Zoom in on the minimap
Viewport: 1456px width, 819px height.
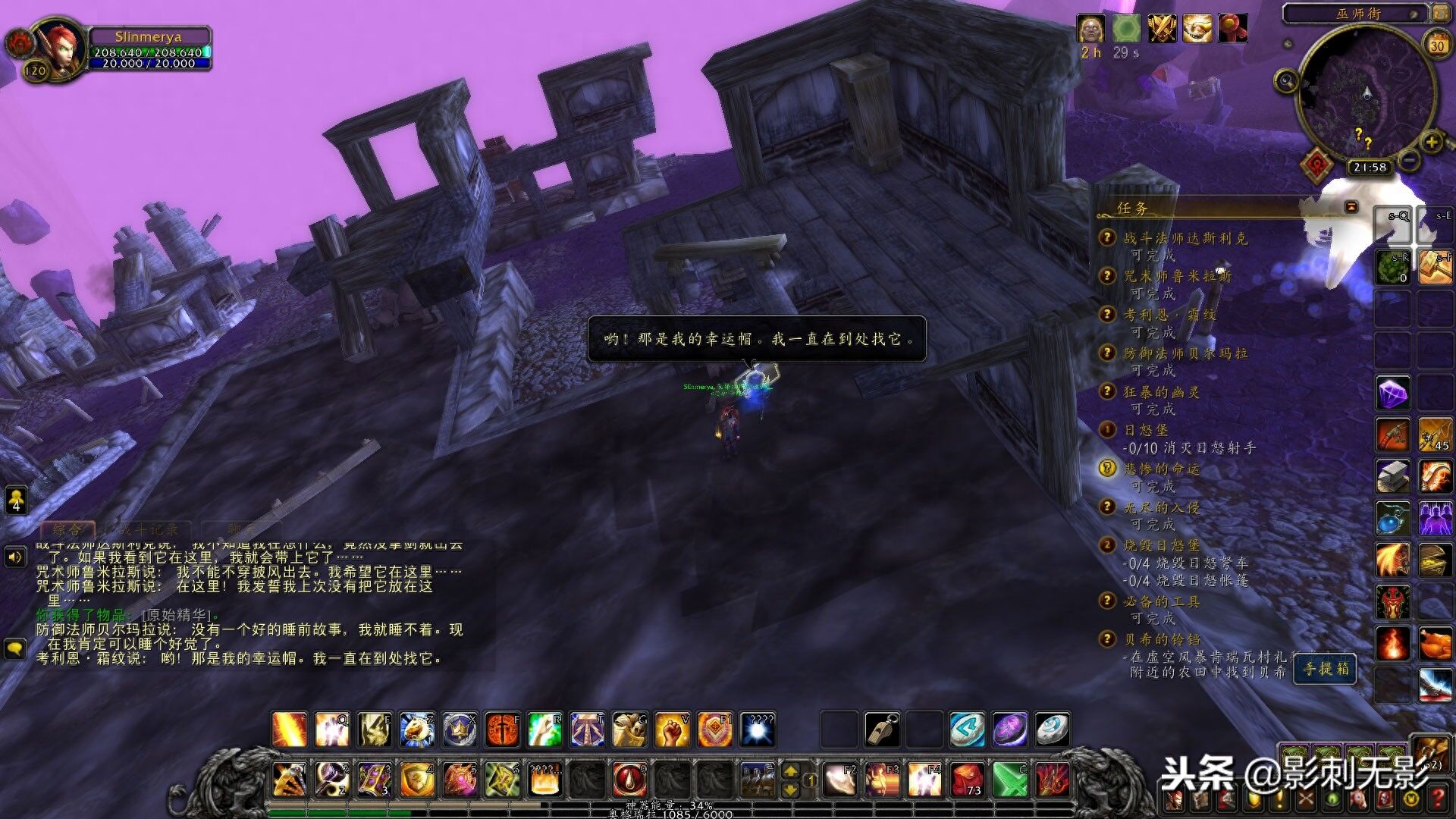[1431, 142]
